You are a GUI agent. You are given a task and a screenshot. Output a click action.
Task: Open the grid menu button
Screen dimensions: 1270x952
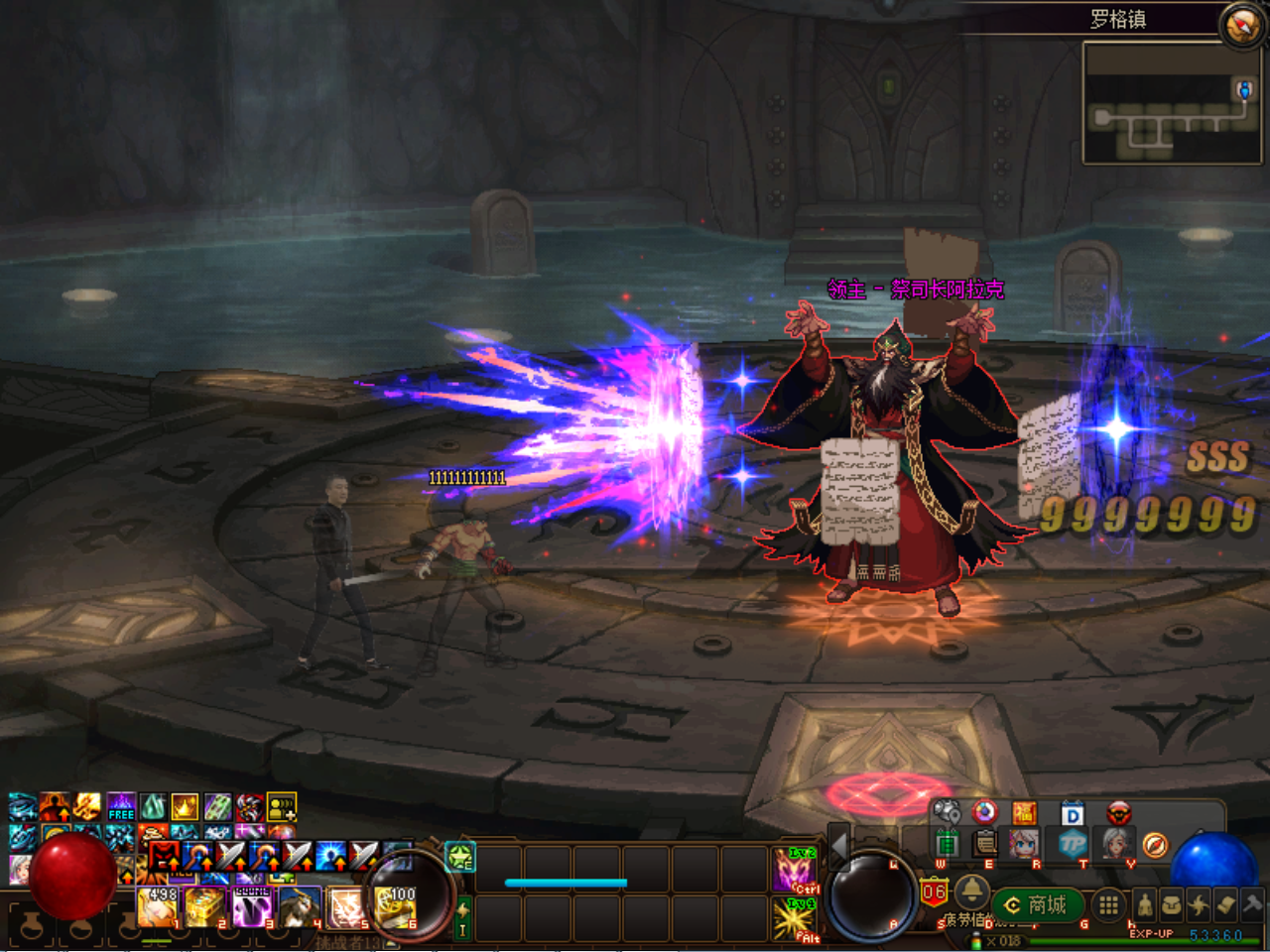pyautogui.click(x=1108, y=904)
